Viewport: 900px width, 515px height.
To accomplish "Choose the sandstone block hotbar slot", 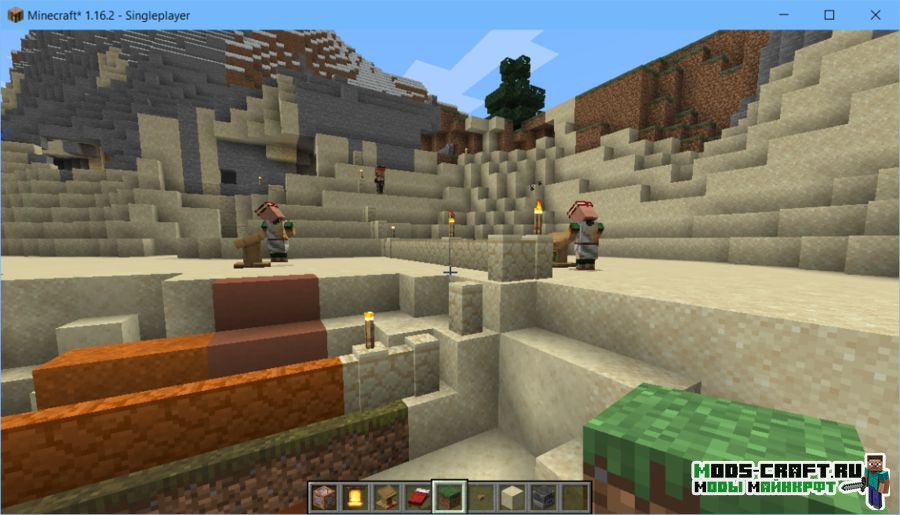I will [511, 497].
